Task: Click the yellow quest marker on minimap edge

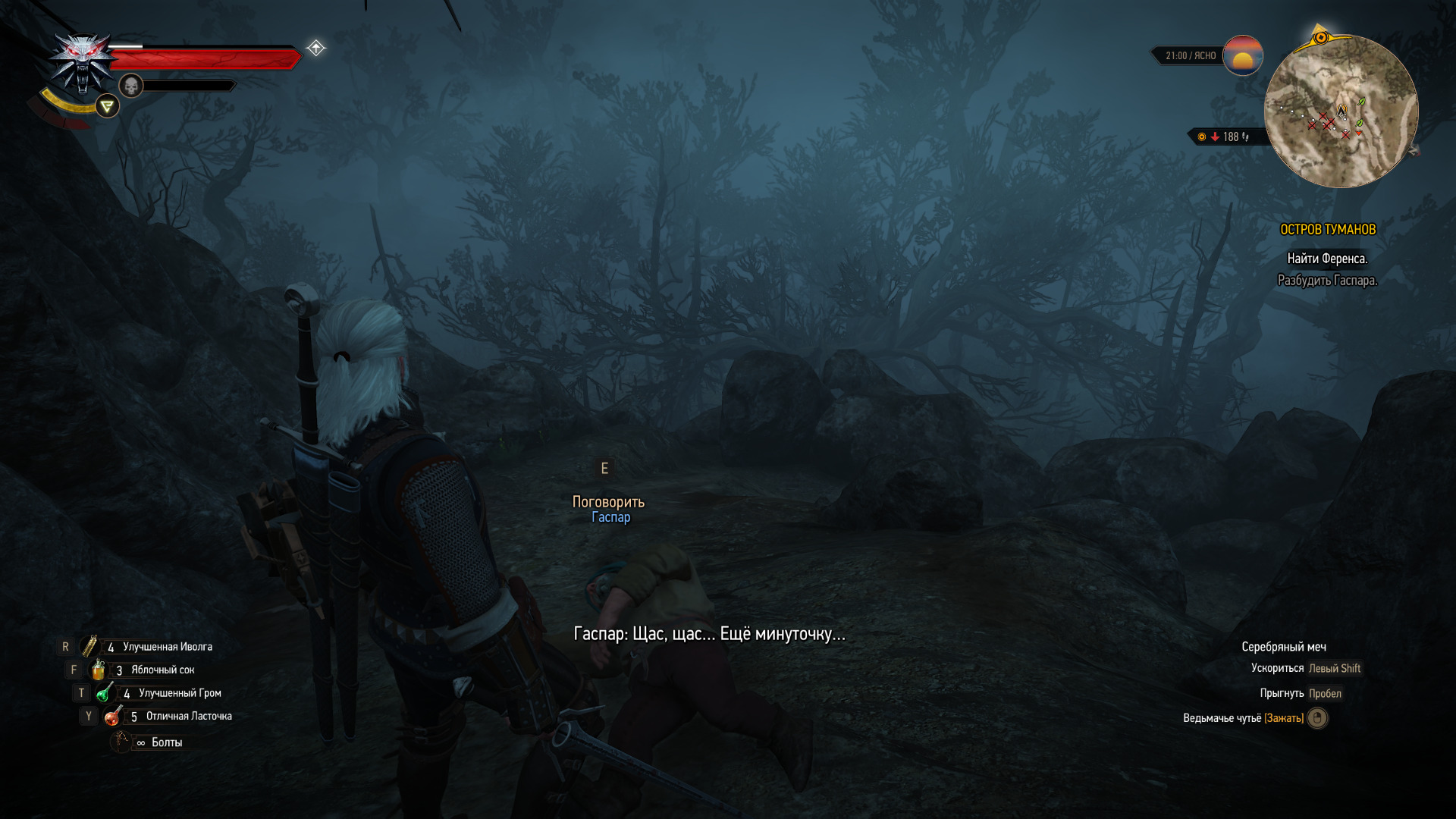Action: pos(1321,37)
